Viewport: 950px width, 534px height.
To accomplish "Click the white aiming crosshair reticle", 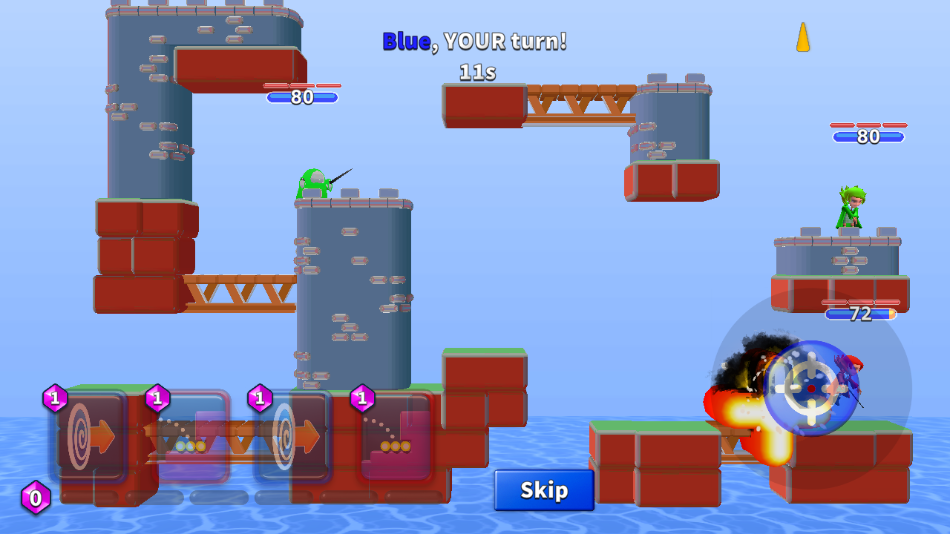I will pos(811,387).
